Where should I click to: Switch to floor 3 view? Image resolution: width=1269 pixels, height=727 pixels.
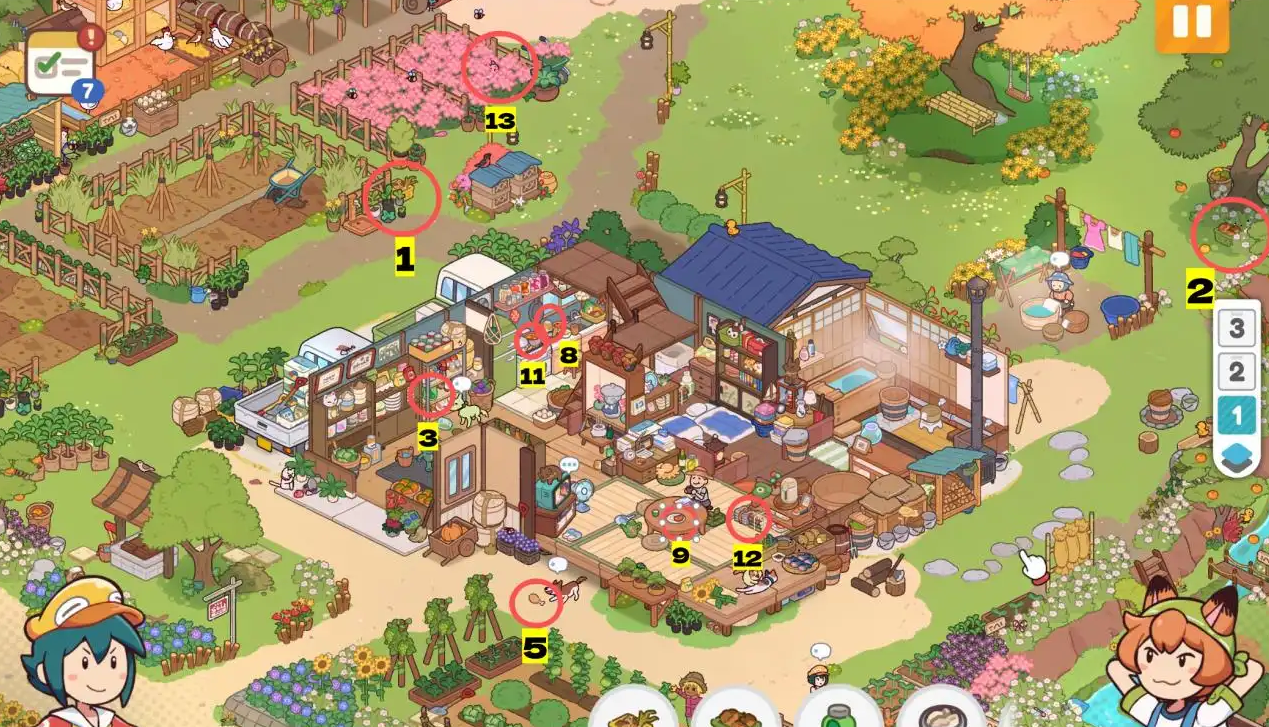click(x=1237, y=327)
